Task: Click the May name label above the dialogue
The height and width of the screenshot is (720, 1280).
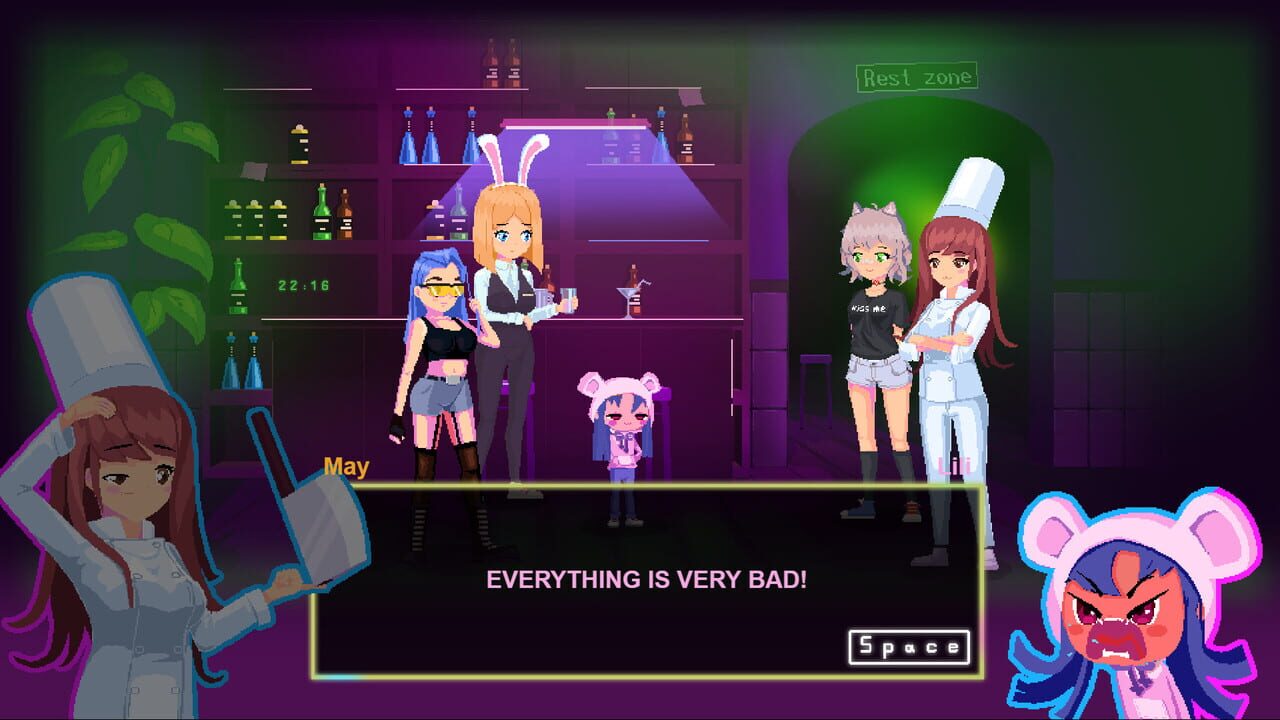Action: tap(345, 465)
